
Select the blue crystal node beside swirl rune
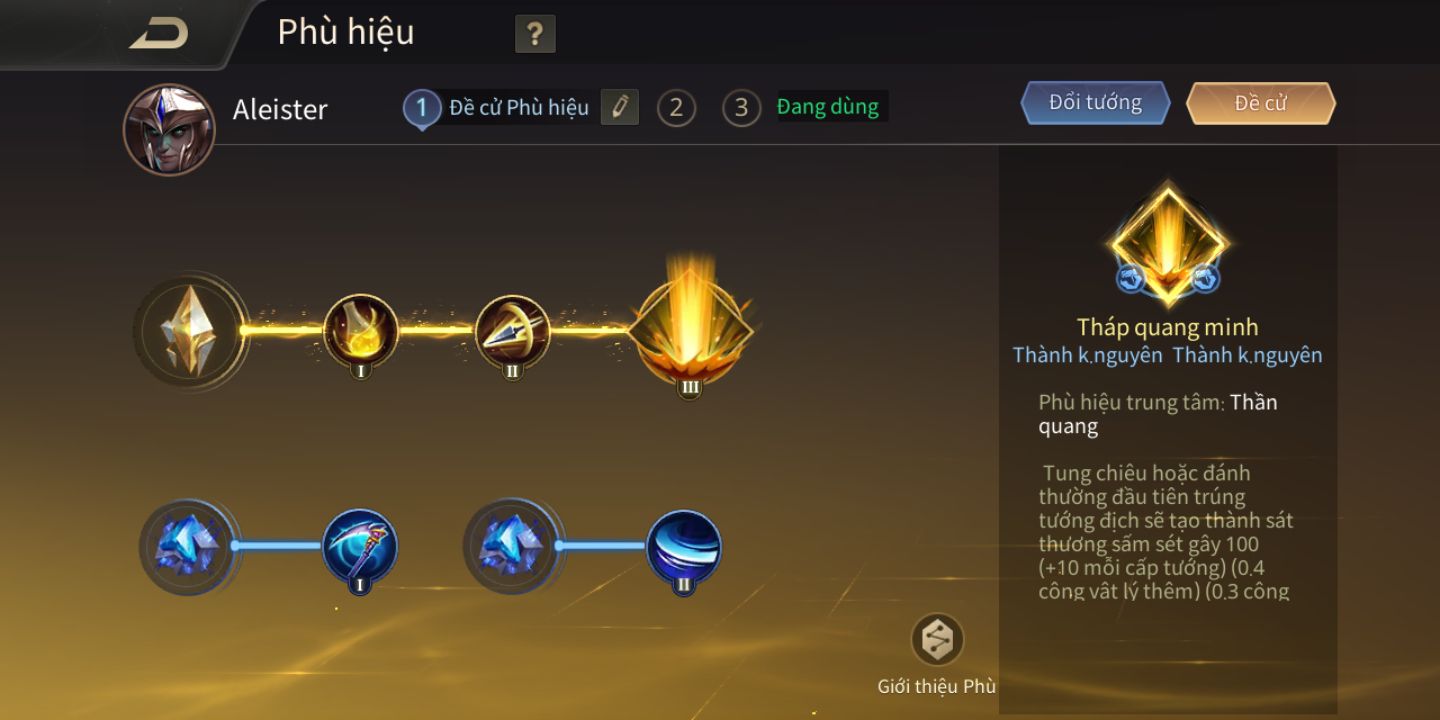(511, 546)
